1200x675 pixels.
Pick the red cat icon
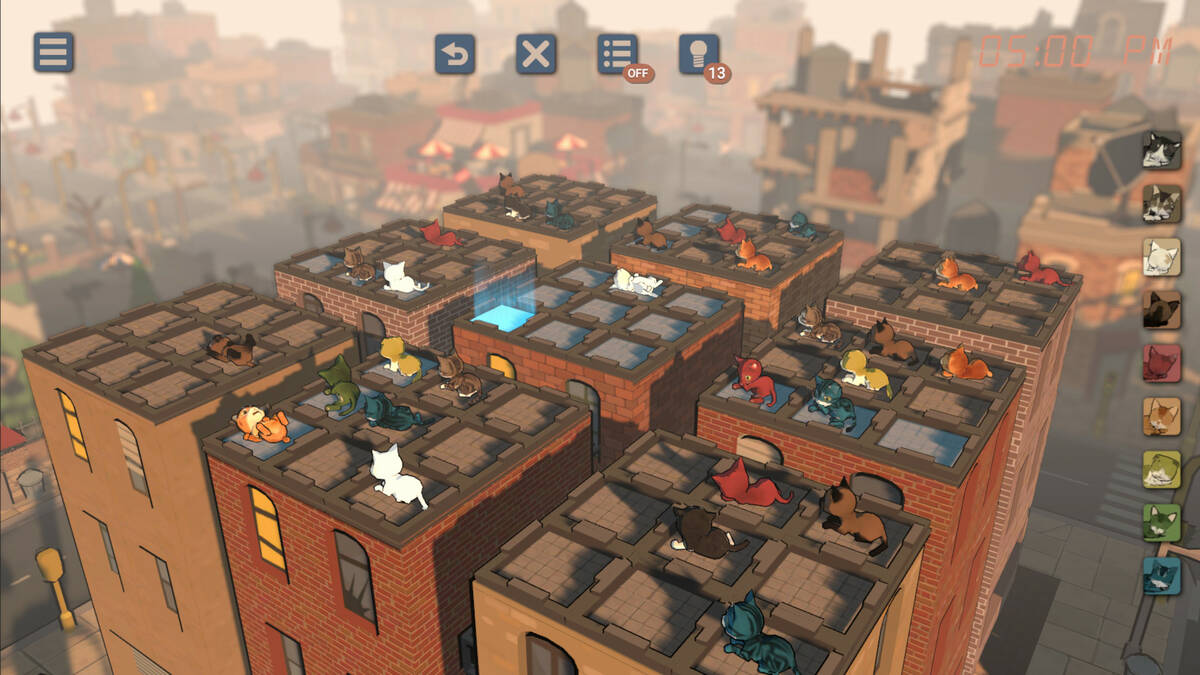tap(1162, 363)
